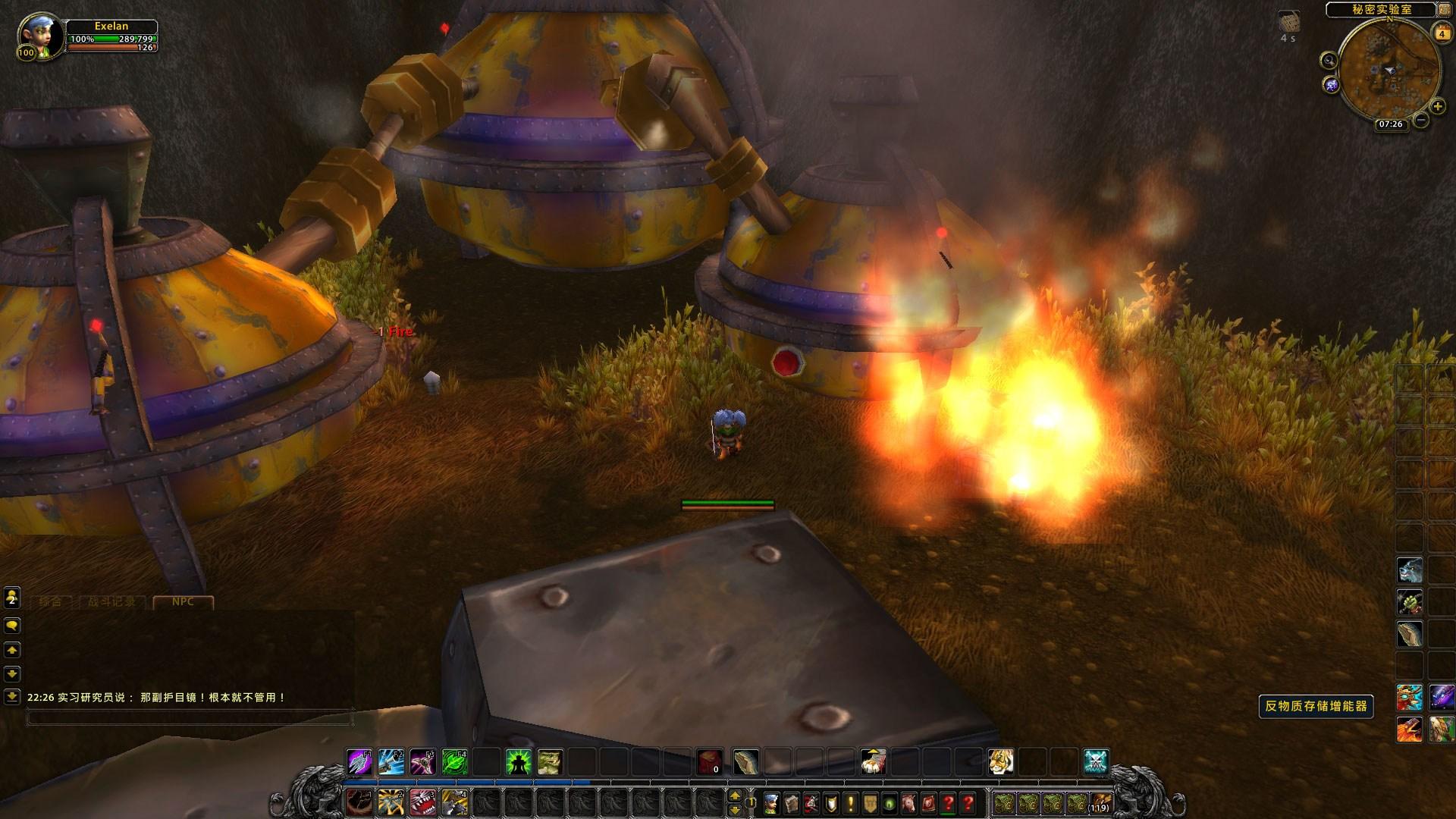The width and height of the screenshot is (1456, 819).
Task: Click the teal skull and crossbones icon
Action: pyautogui.click(x=1096, y=761)
